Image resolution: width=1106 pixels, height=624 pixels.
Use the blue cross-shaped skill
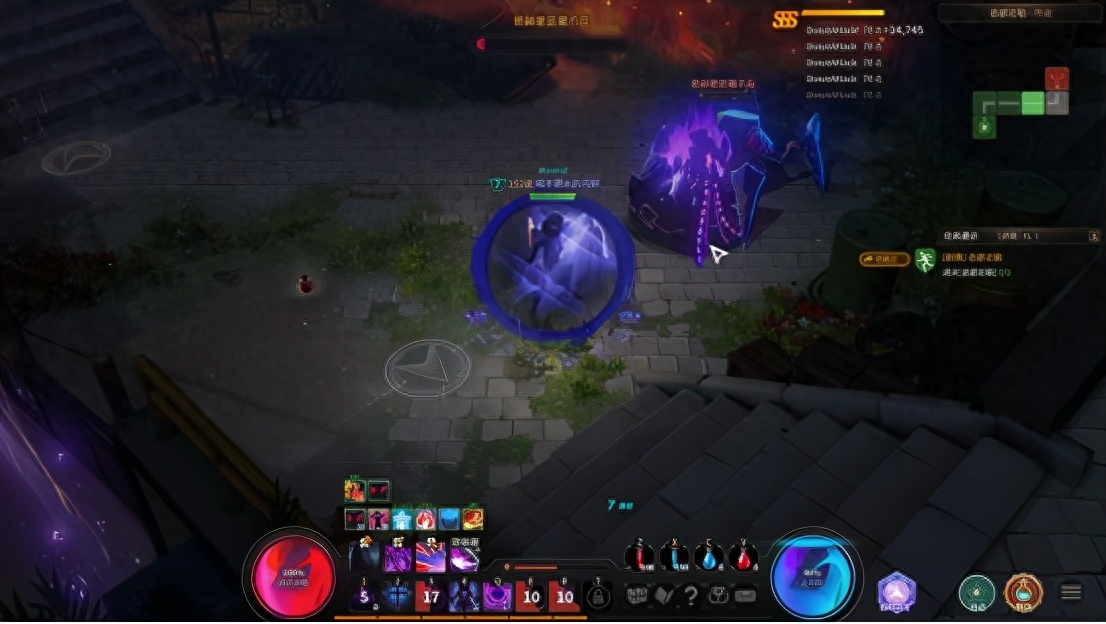tap(398, 597)
